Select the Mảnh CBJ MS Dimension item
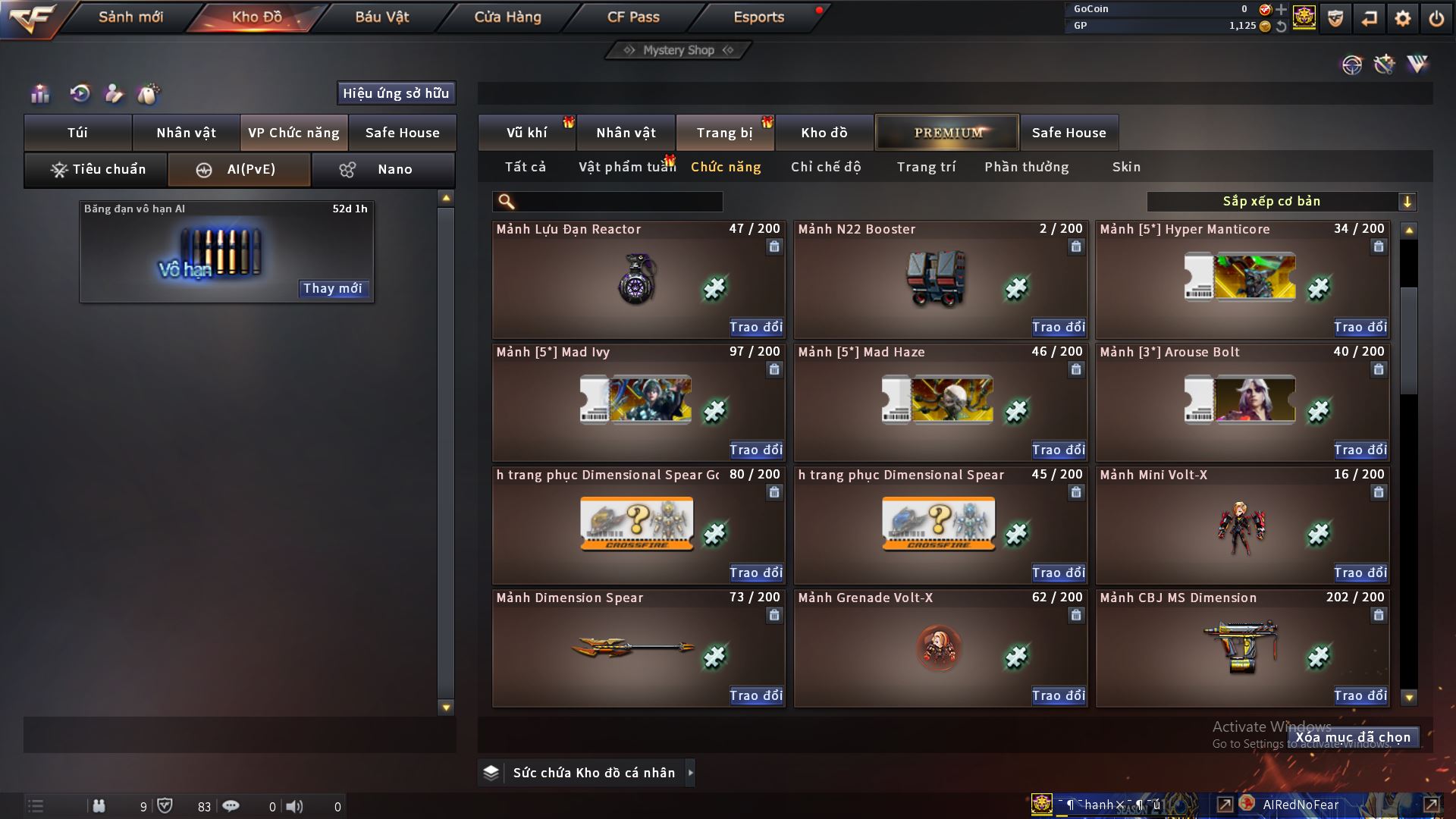Image resolution: width=1456 pixels, height=819 pixels. [x=1241, y=648]
